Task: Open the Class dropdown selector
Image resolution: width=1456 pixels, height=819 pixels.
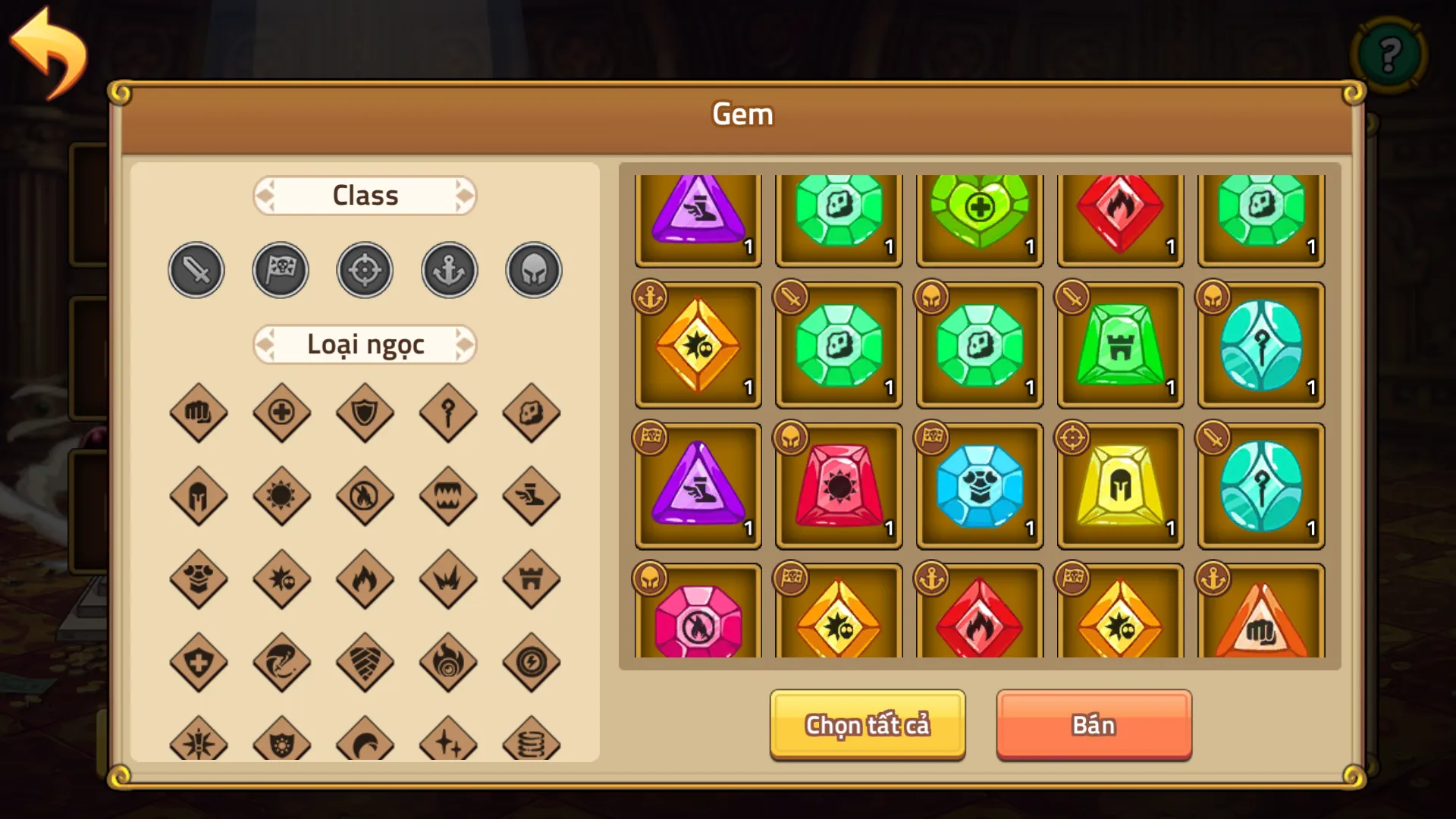Action: [x=365, y=195]
